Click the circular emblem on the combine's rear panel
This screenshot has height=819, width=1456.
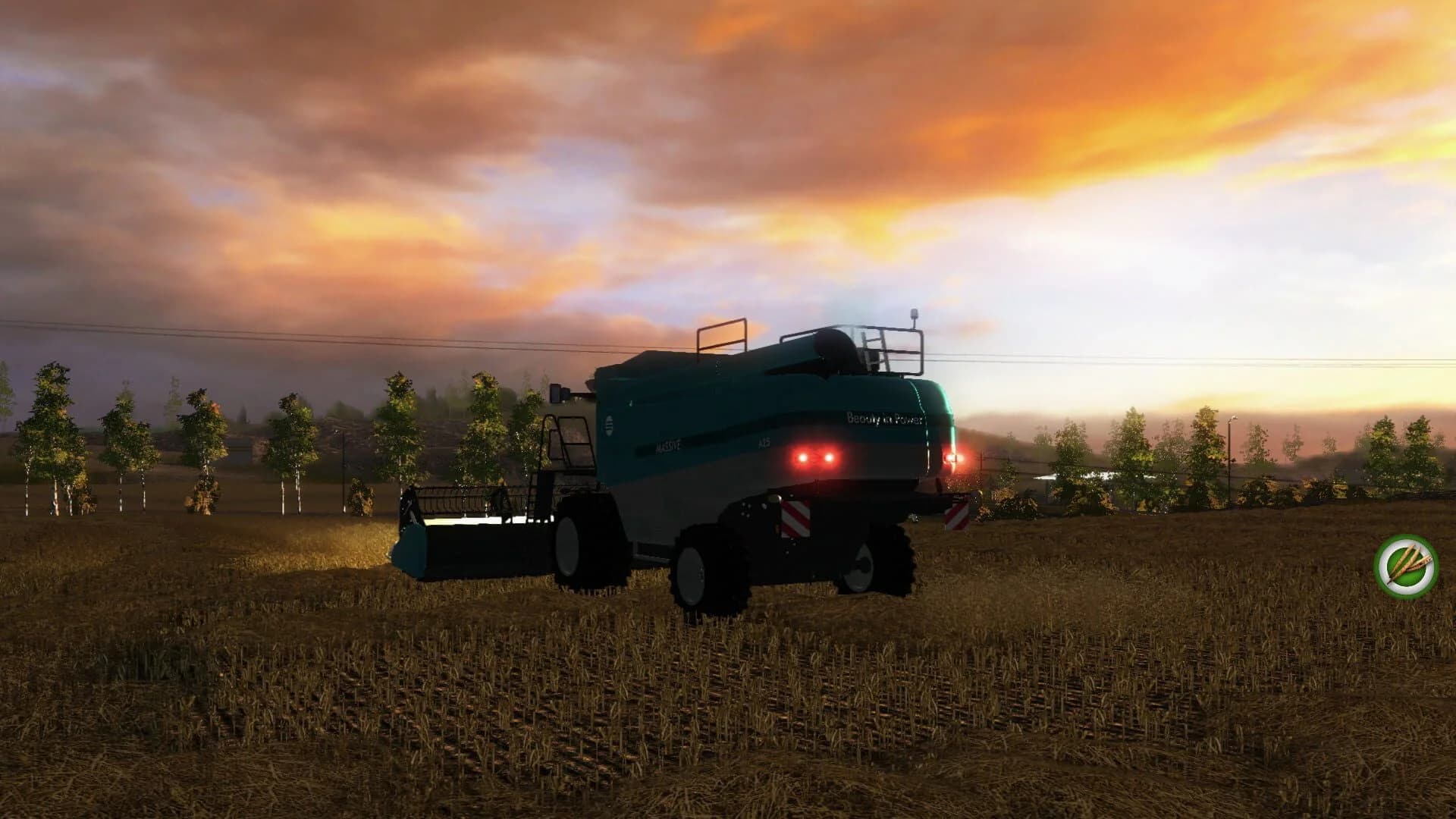610,426
